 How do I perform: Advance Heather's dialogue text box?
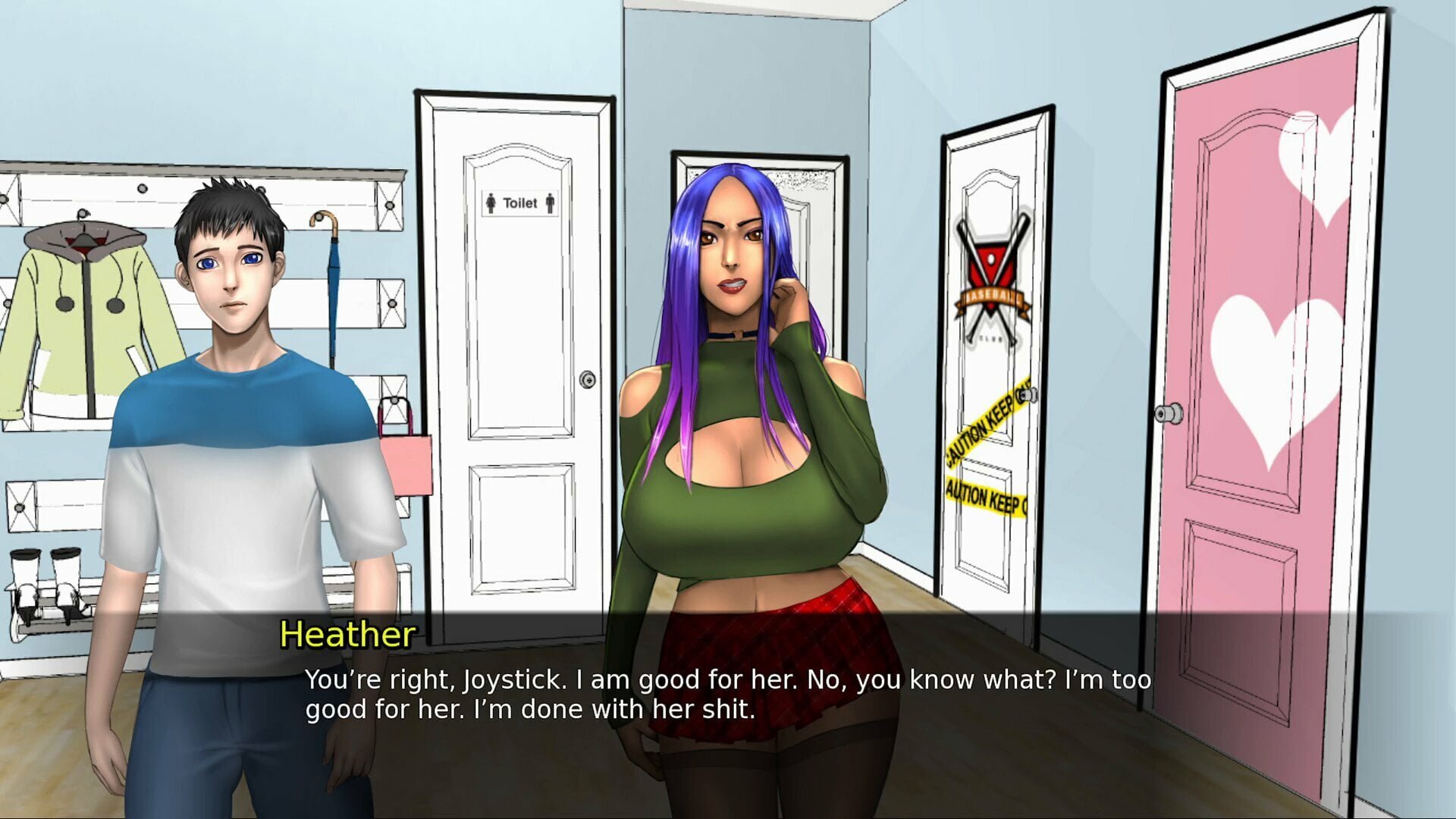[x=726, y=695]
